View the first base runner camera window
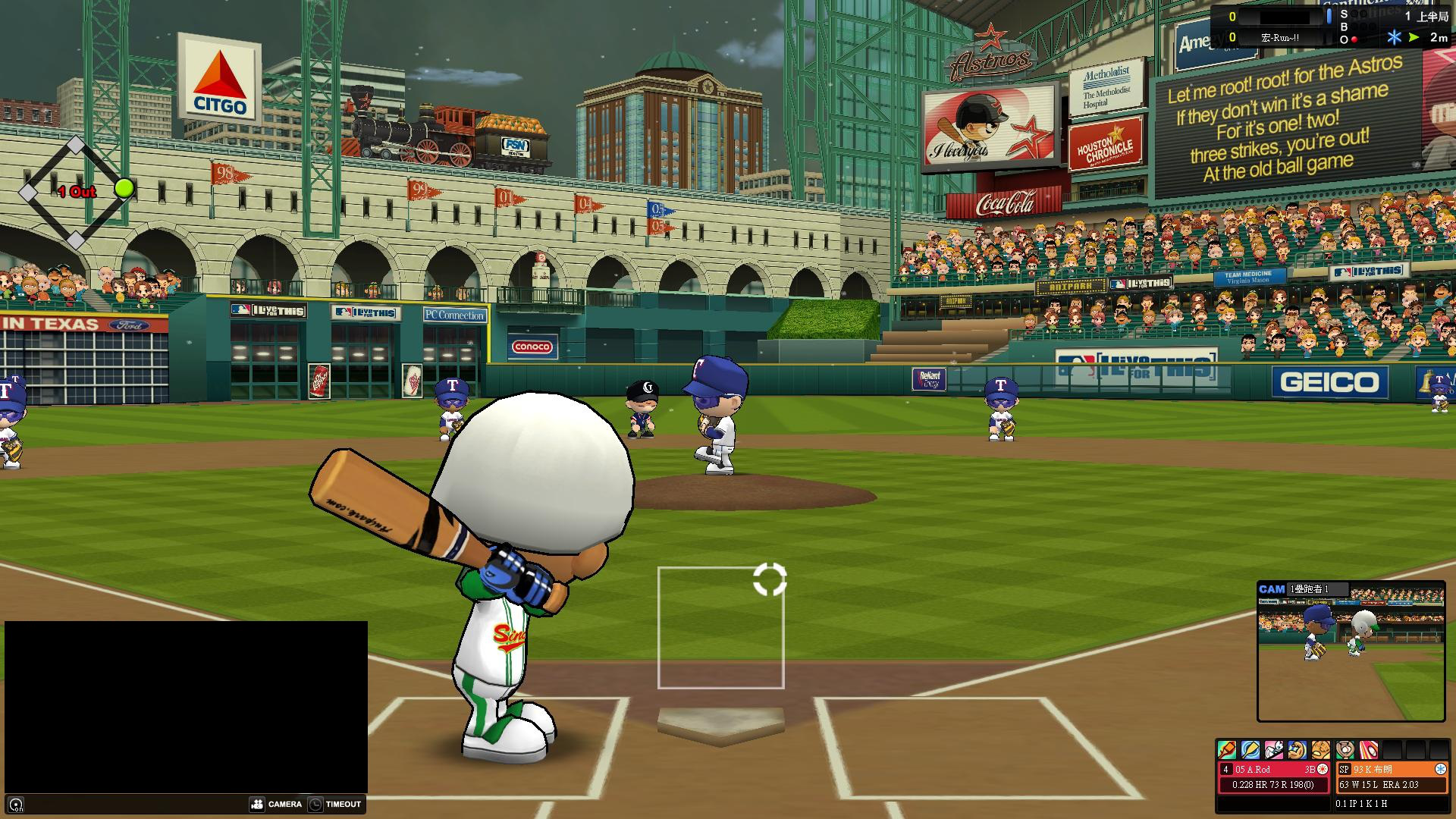The image size is (1456, 819). (1351, 652)
